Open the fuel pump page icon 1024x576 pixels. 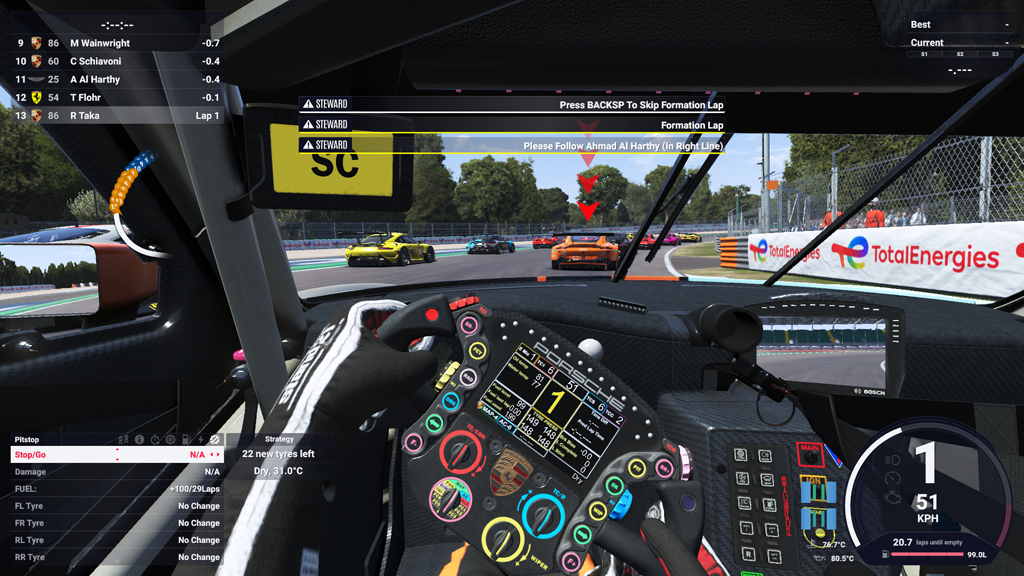point(185,439)
